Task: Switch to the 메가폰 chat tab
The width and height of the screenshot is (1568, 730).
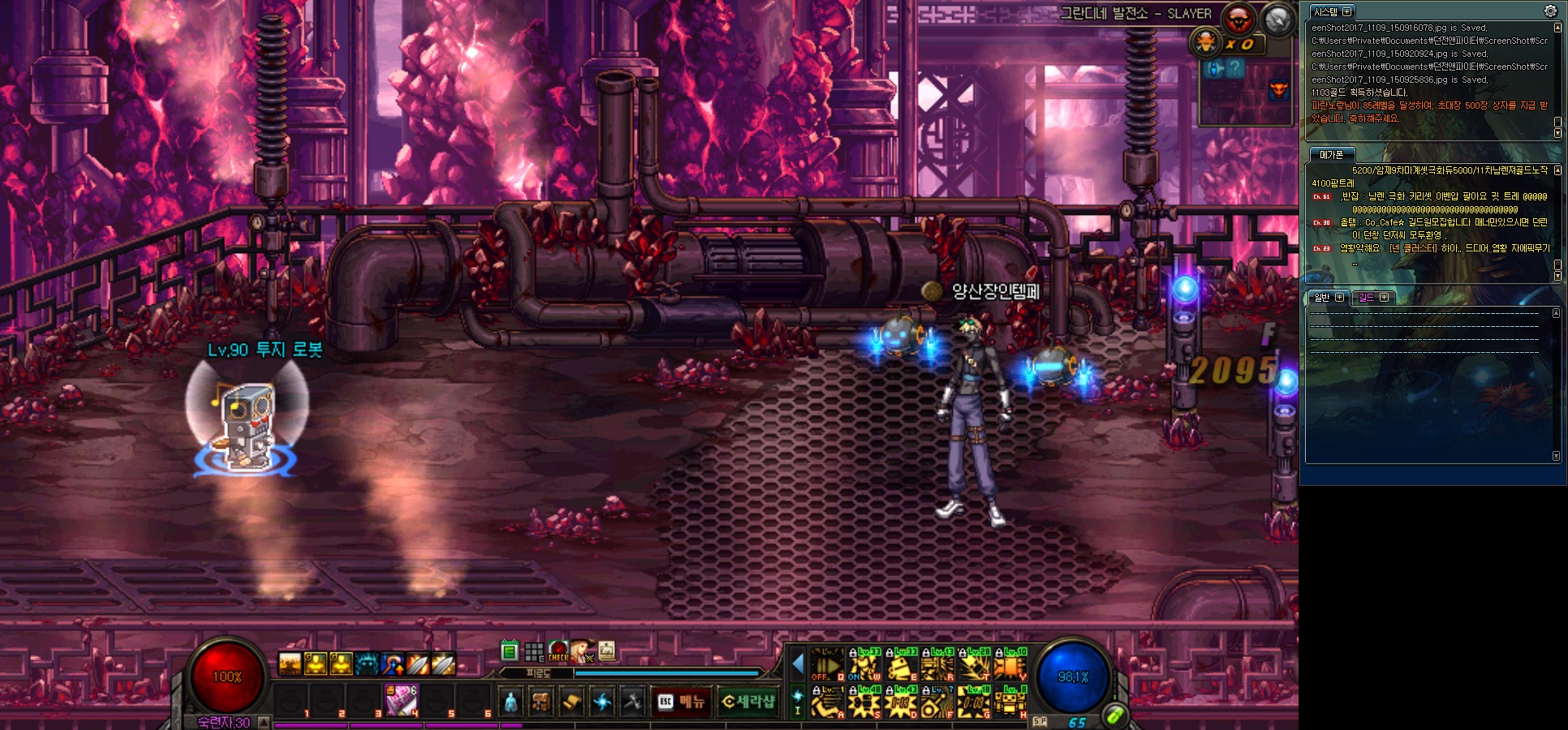Action: point(1331,155)
